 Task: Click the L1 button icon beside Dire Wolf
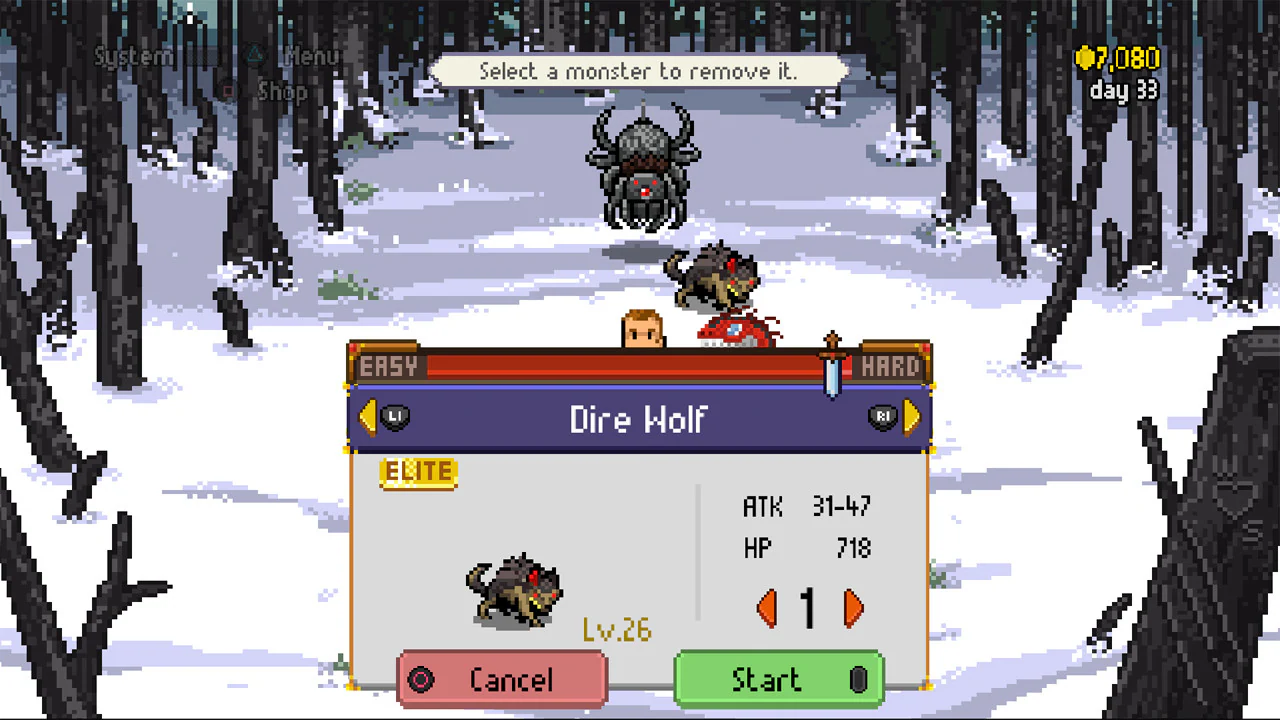pyautogui.click(x=394, y=418)
